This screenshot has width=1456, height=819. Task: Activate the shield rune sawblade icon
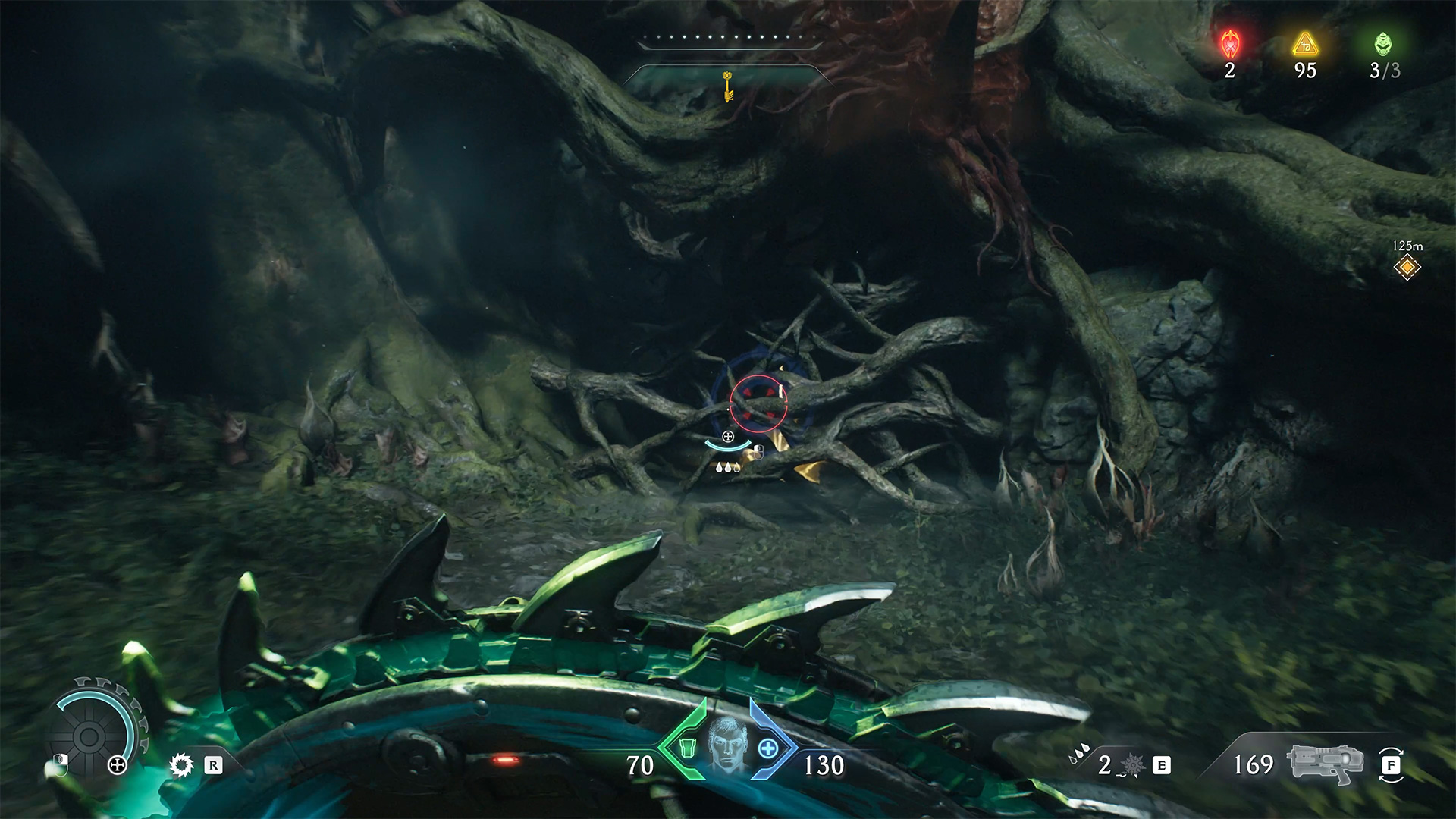[182, 765]
